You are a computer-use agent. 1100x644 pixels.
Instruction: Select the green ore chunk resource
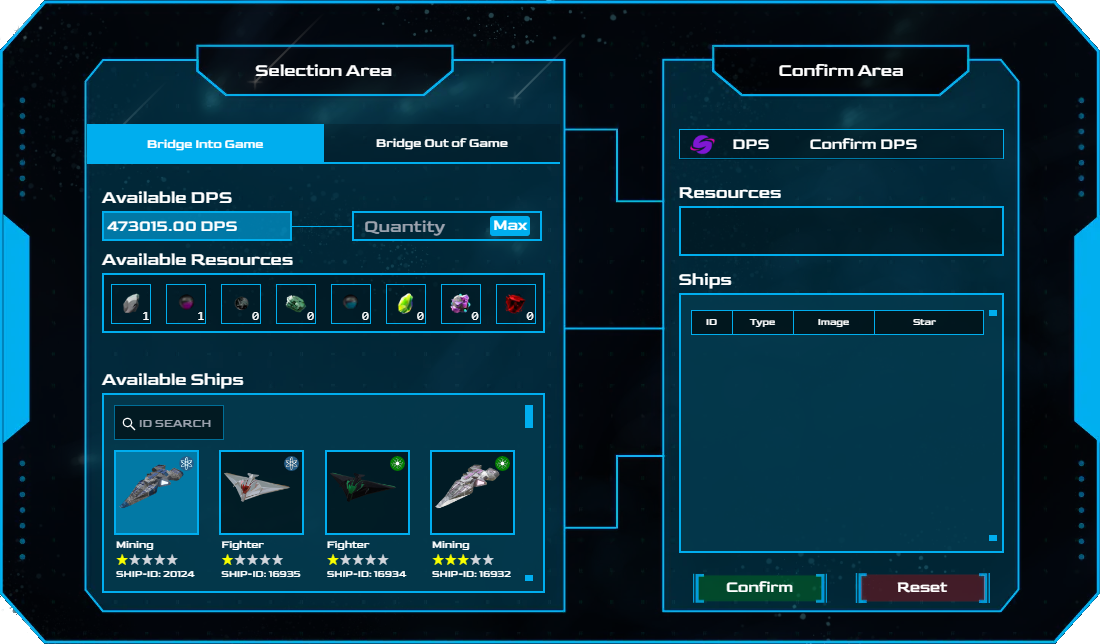coord(296,304)
